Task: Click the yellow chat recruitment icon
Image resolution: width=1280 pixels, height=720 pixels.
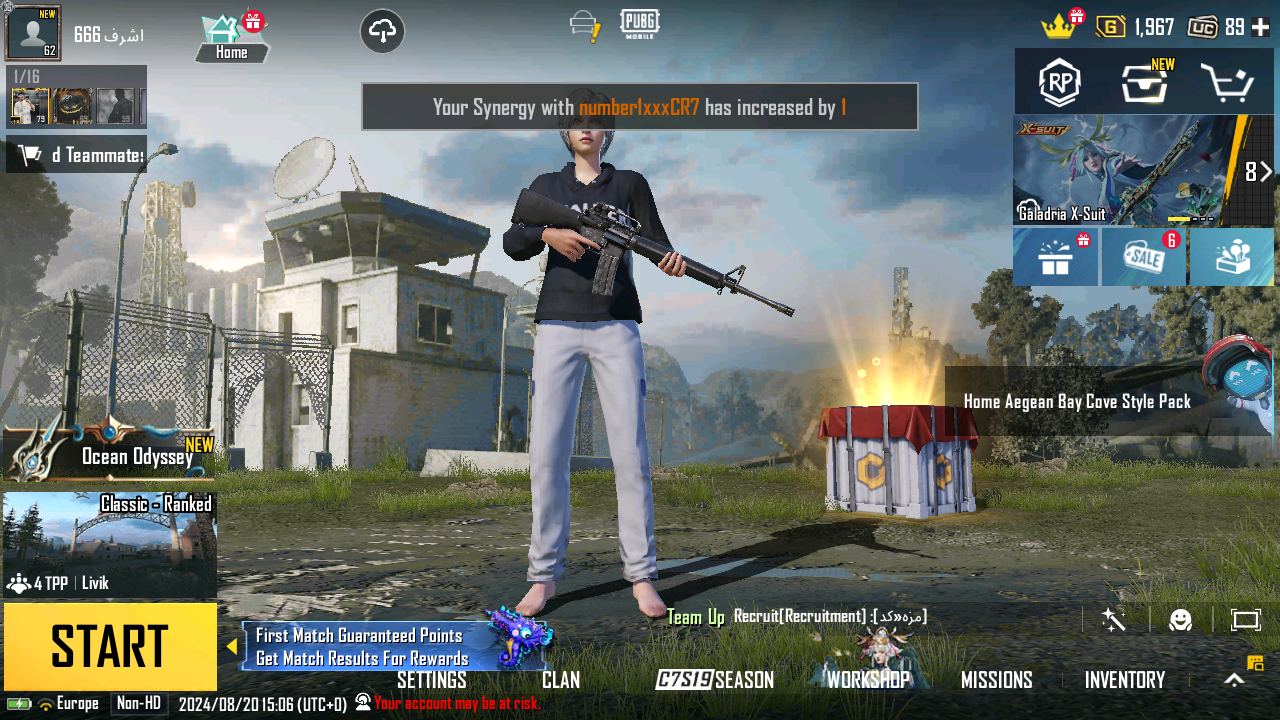Action: (x=1256, y=663)
